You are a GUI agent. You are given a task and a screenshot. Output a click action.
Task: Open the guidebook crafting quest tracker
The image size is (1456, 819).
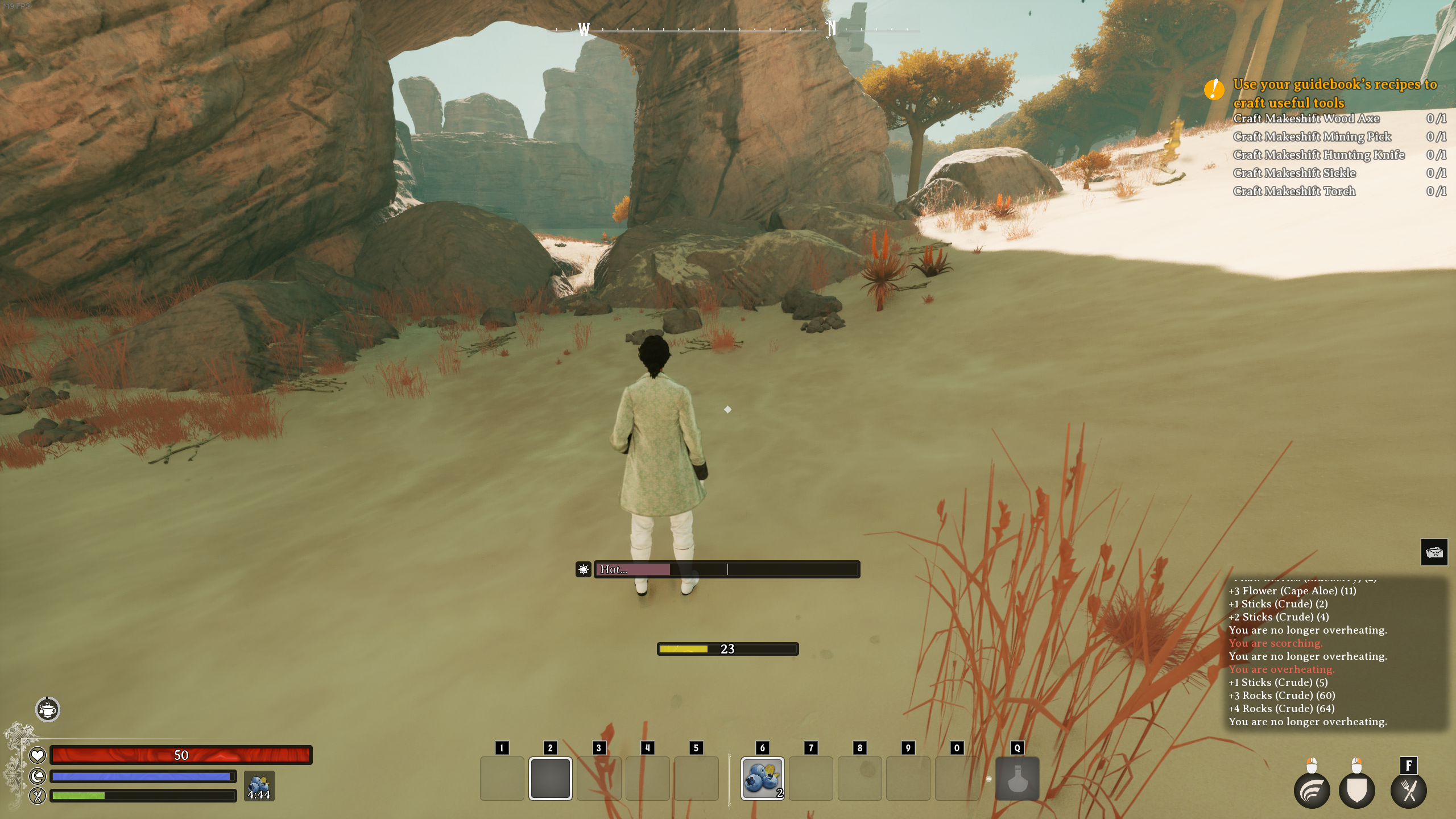click(x=1334, y=93)
